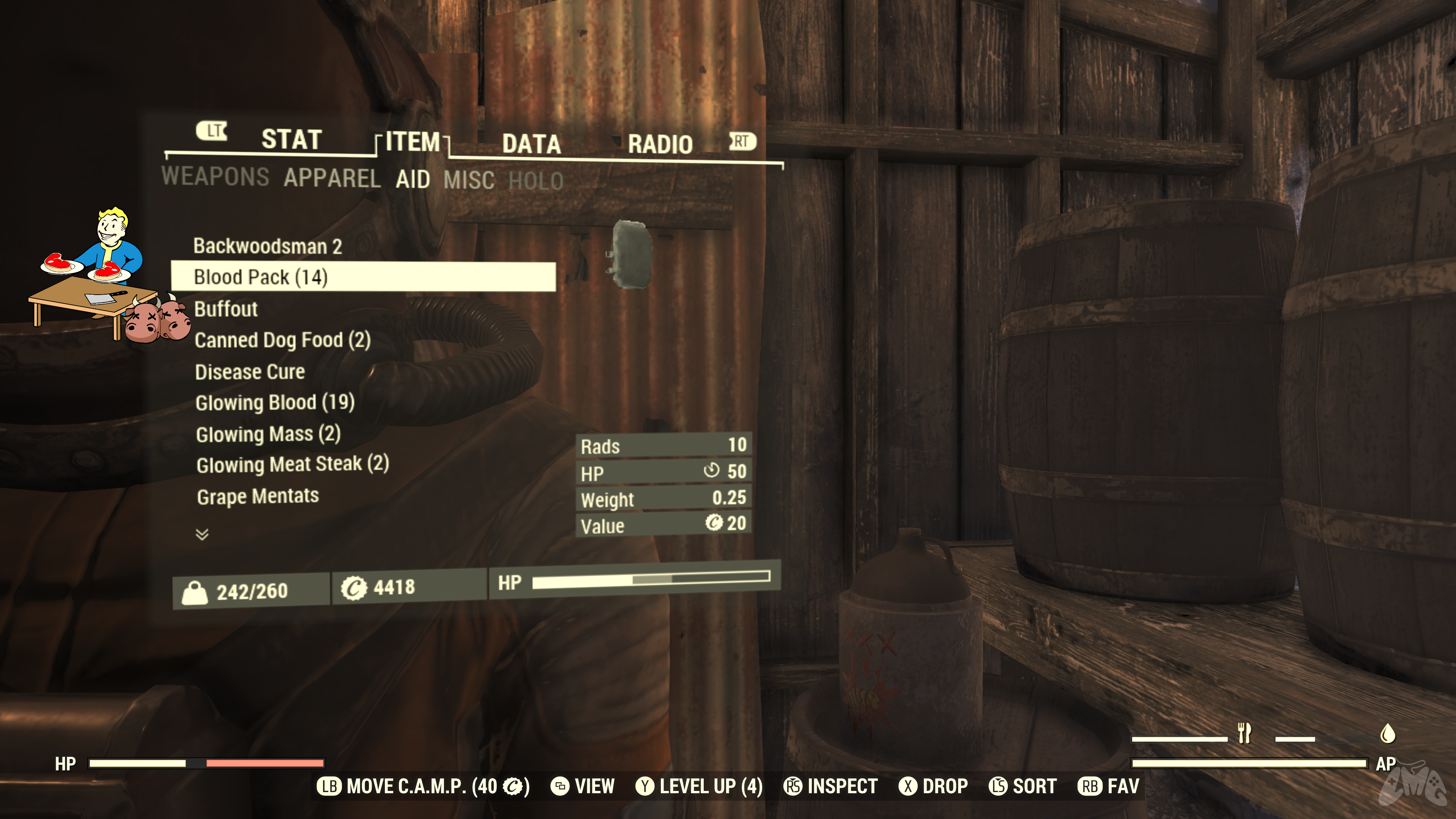Choose the AID category
Viewport: 1456px width, 819px height.
[x=413, y=180]
